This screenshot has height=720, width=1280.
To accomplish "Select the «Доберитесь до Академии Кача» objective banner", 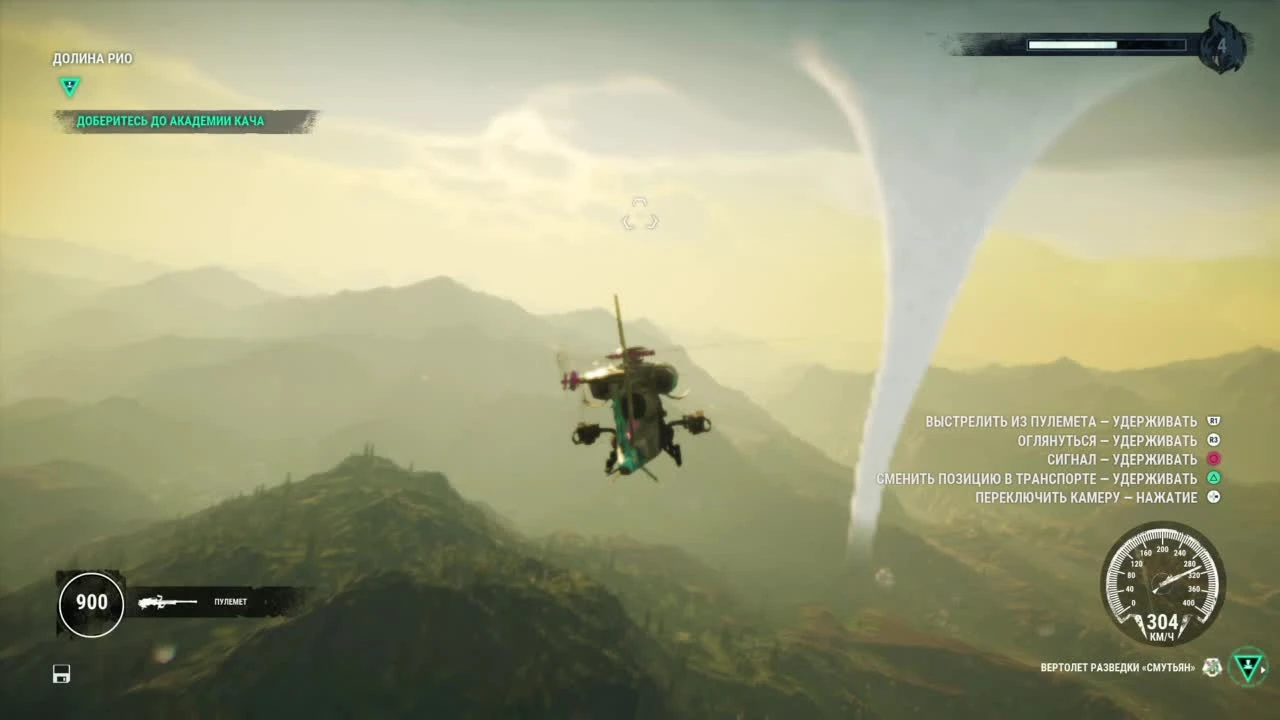I will pyautogui.click(x=170, y=120).
